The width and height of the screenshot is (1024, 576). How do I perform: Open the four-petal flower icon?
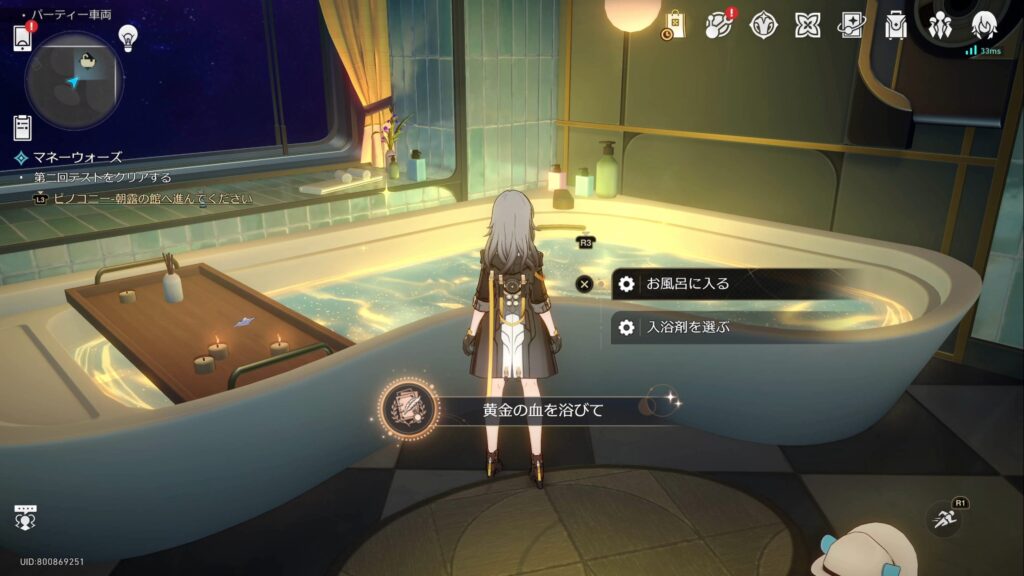click(808, 25)
